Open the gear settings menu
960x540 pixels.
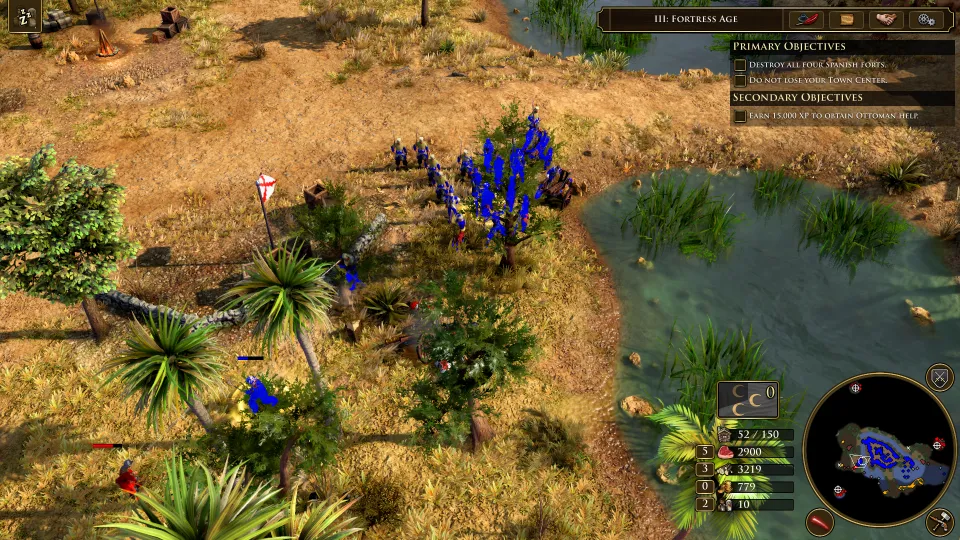click(x=925, y=19)
